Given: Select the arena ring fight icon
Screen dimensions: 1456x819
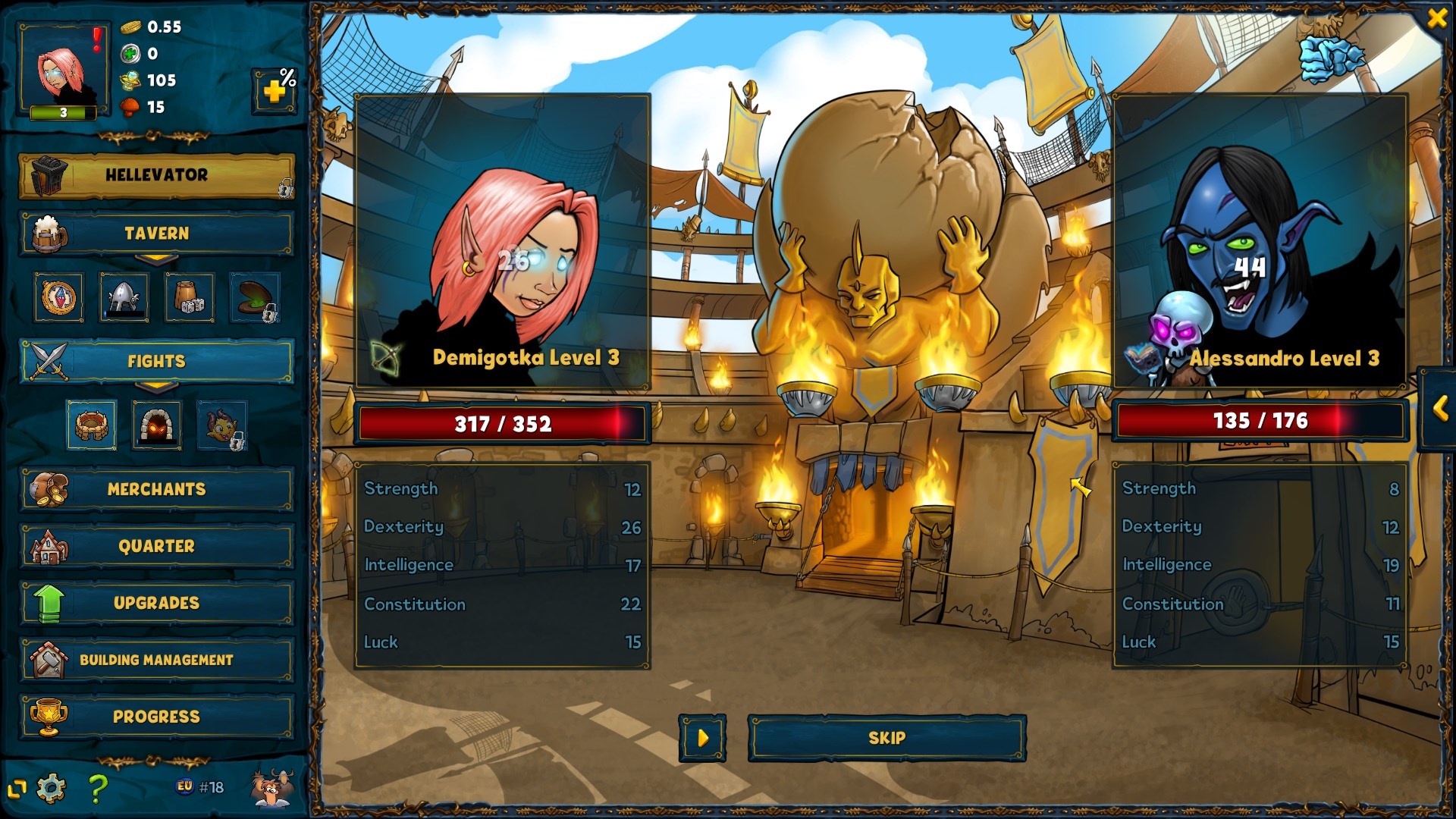Looking at the screenshot, I should (x=92, y=425).
